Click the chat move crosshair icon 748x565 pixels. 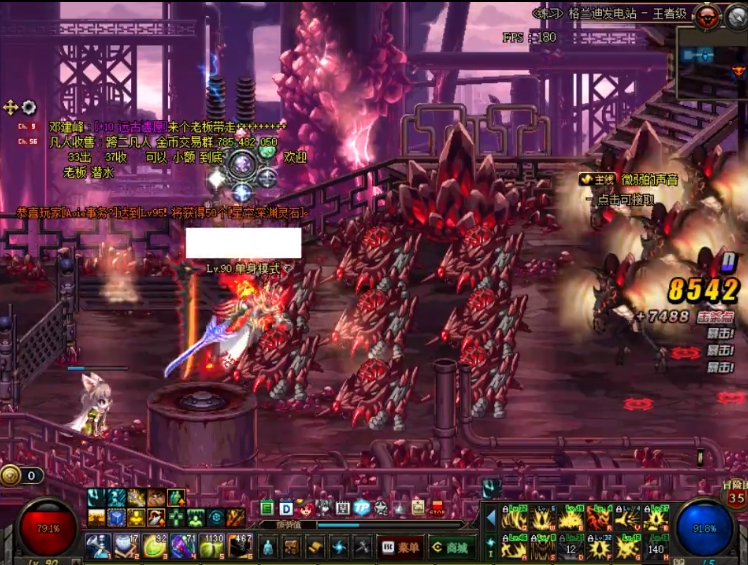[11, 107]
